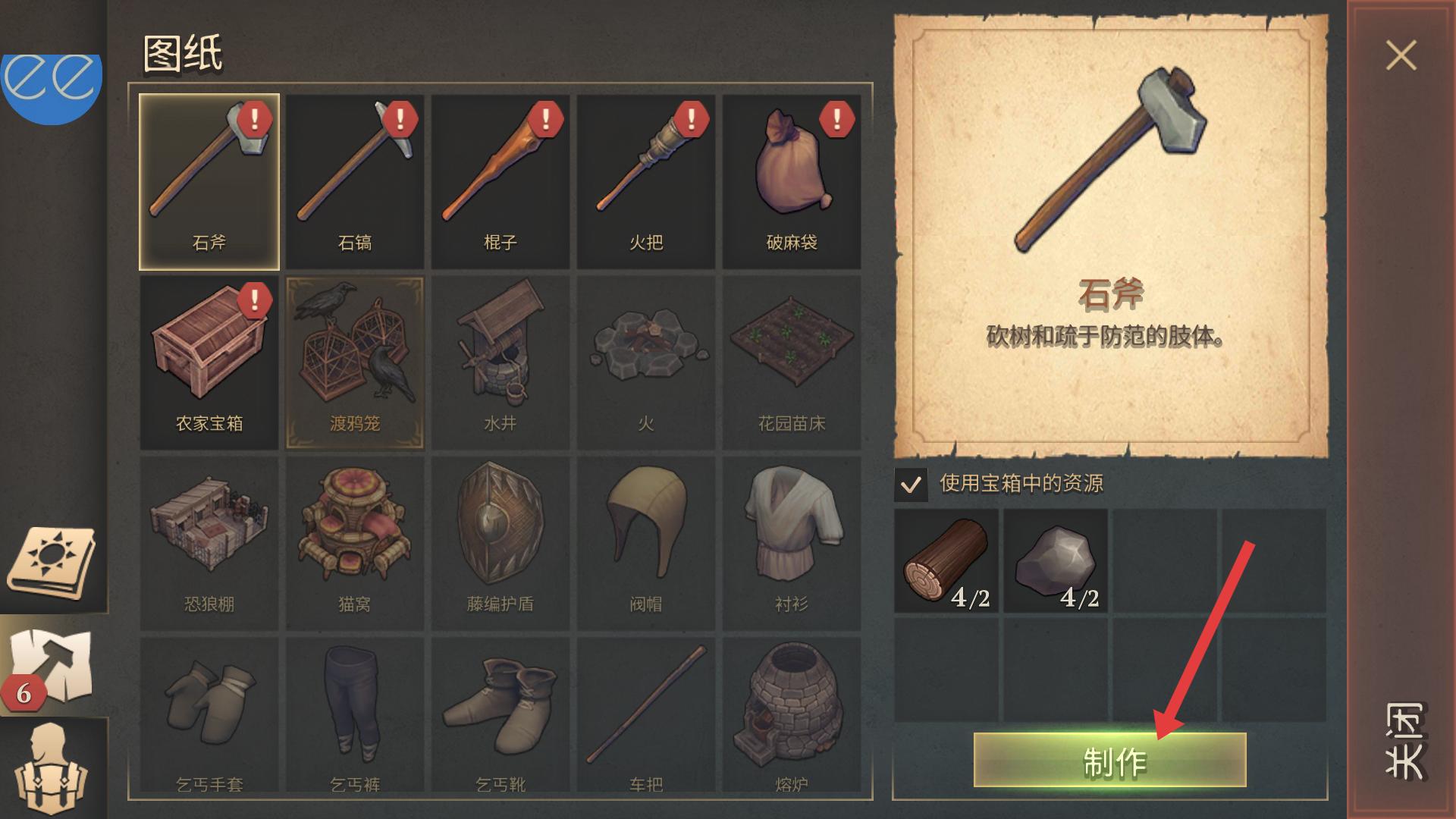Select the 恐狼棚 wolf shed blueprint
Viewport: 1456px width, 819px height.
(209, 543)
